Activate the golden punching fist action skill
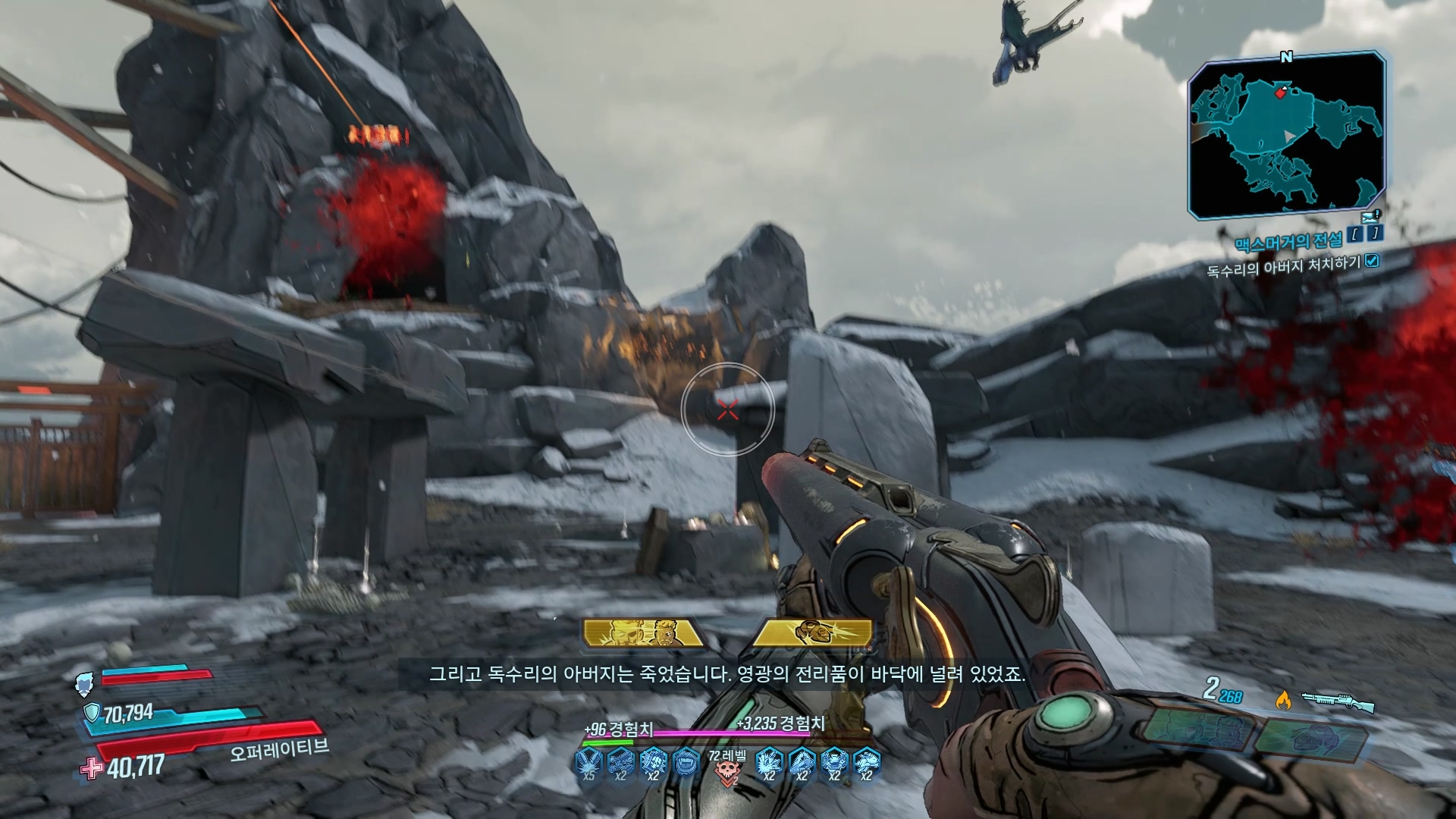1456x819 pixels. [x=814, y=632]
